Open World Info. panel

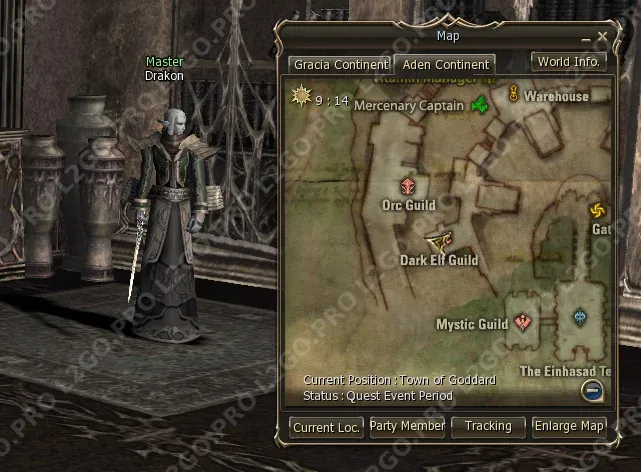click(x=569, y=61)
